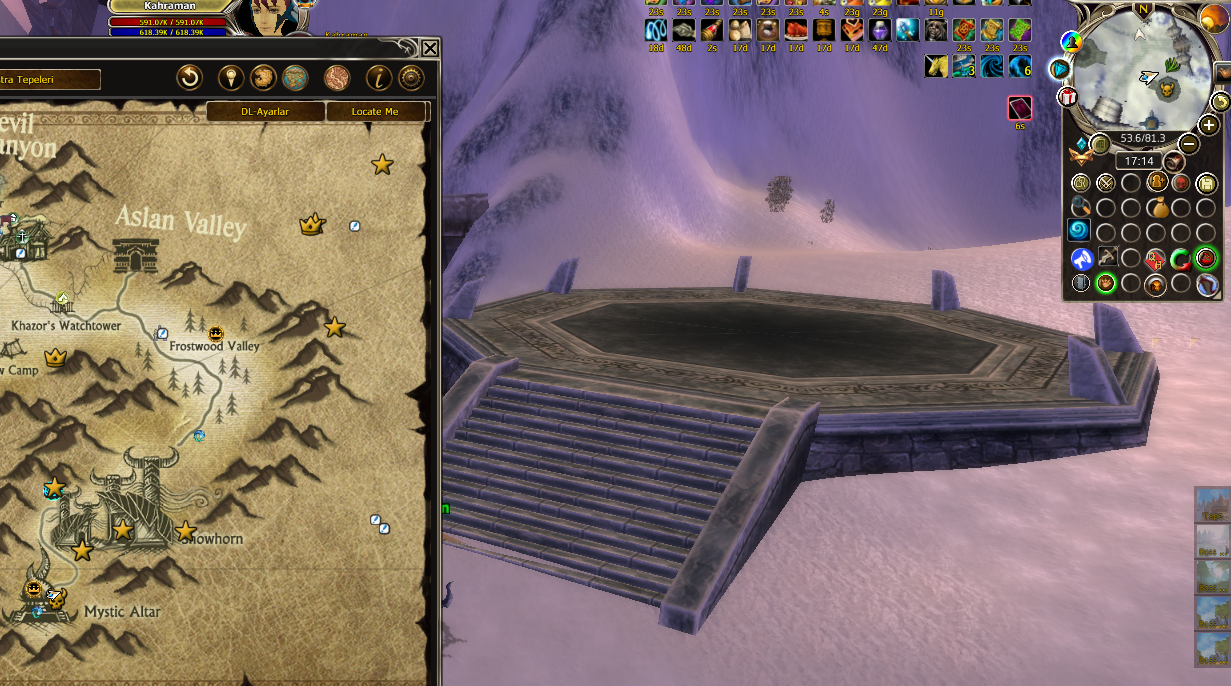1231x686 pixels.
Task: Open the blue world globe view
Action: point(294,78)
